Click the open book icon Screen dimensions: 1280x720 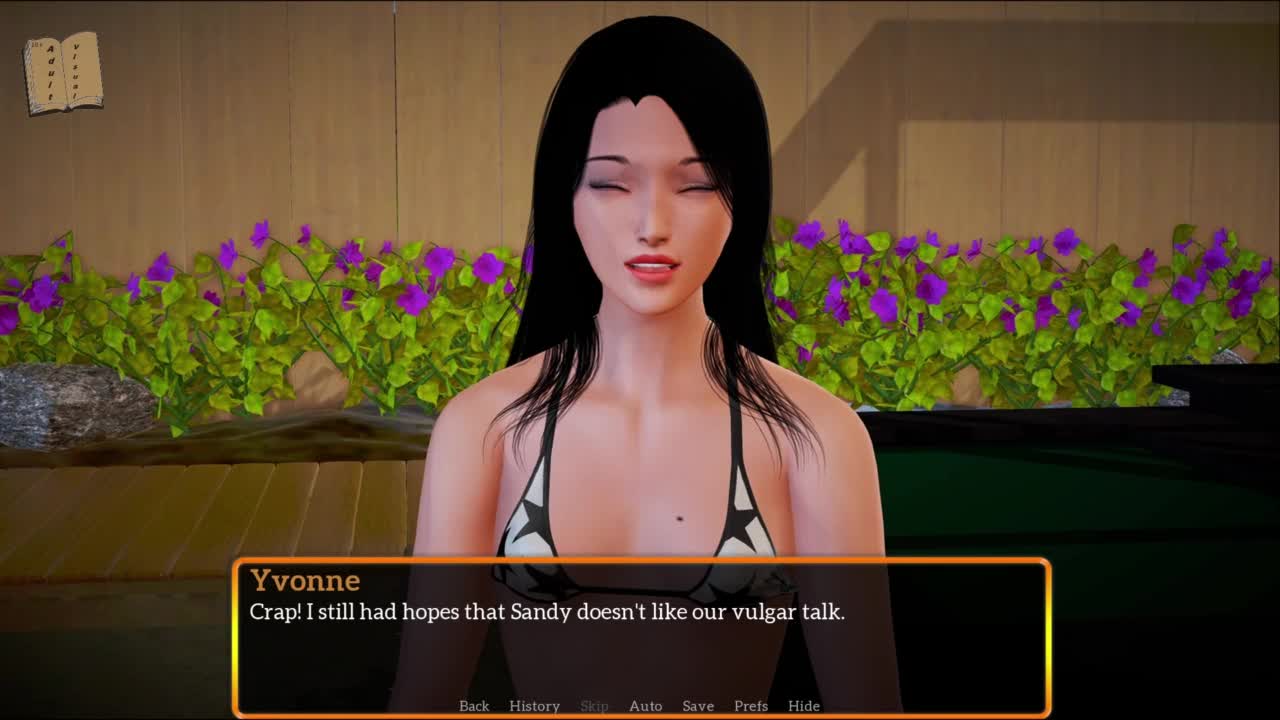coord(63,73)
